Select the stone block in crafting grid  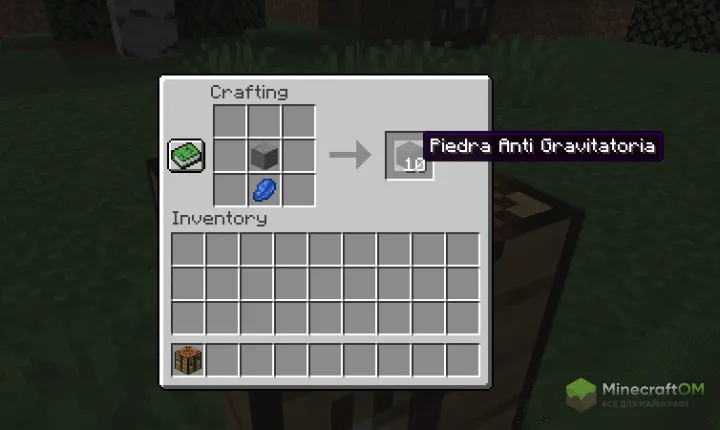264,155
